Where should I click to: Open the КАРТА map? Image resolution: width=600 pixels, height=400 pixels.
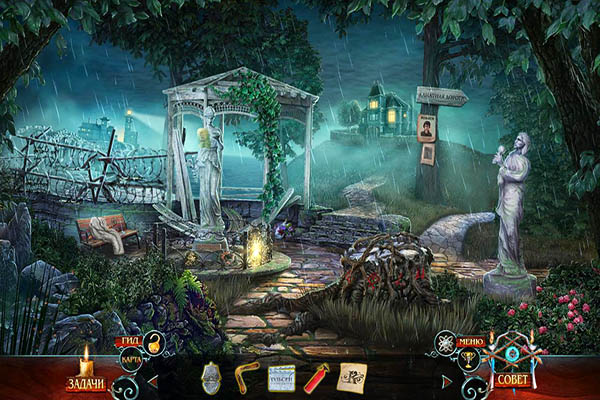point(130,358)
